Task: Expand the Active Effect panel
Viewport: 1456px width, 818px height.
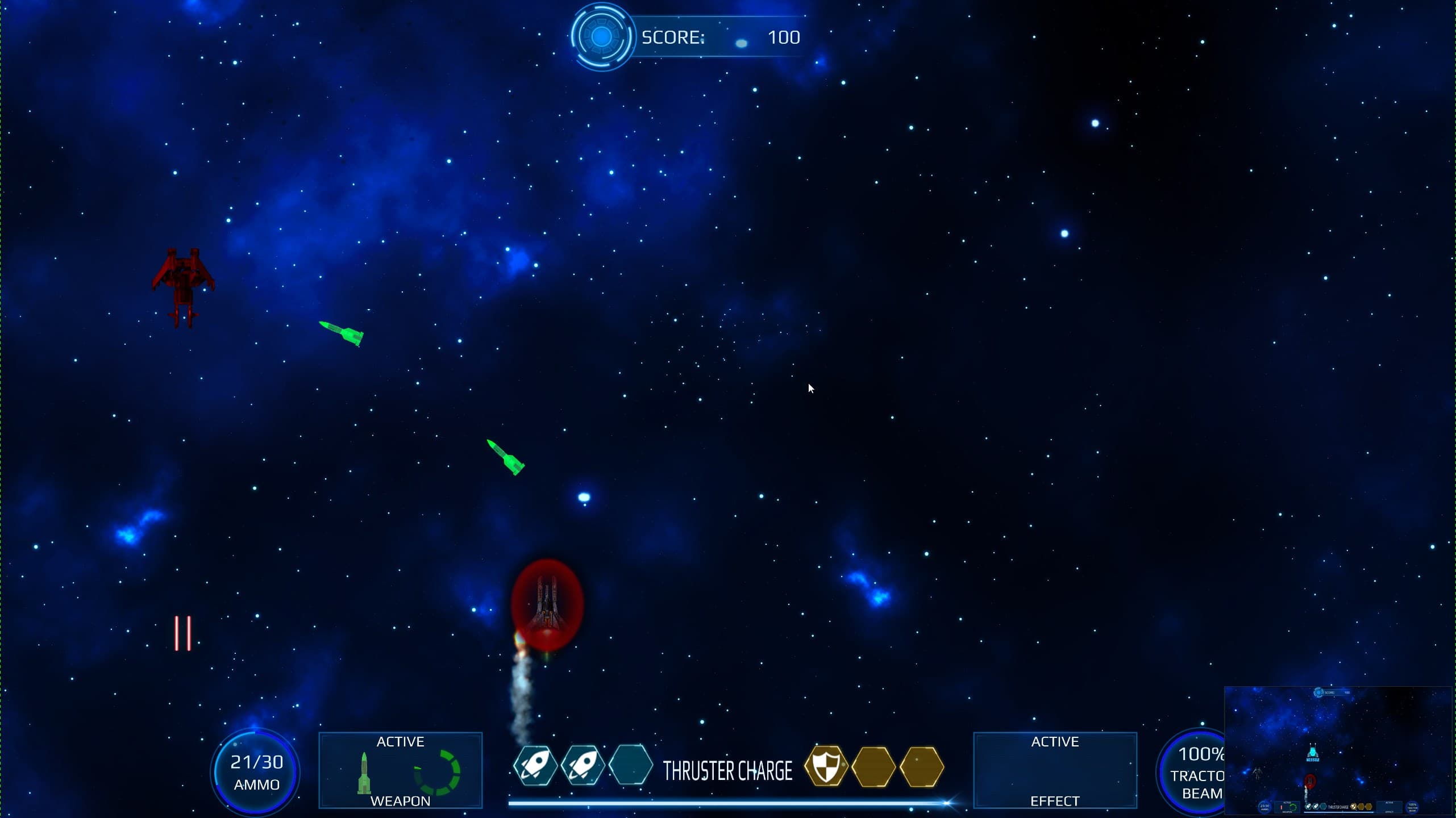Action: click(x=1055, y=771)
